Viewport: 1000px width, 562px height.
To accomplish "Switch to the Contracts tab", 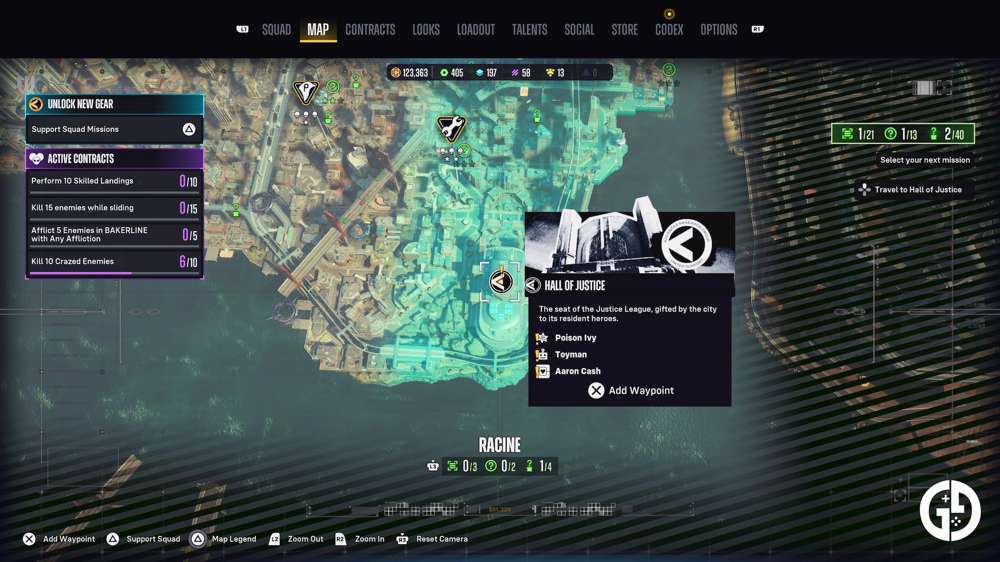I will click(370, 30).
